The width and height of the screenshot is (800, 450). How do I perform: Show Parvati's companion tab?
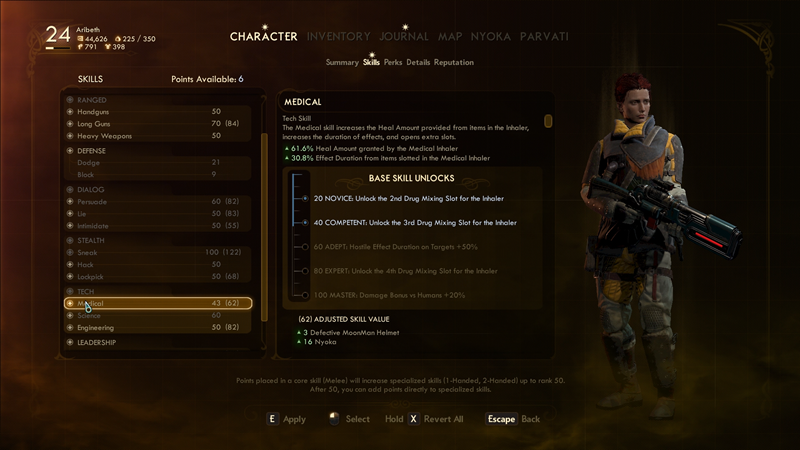(x=544, y=36)
